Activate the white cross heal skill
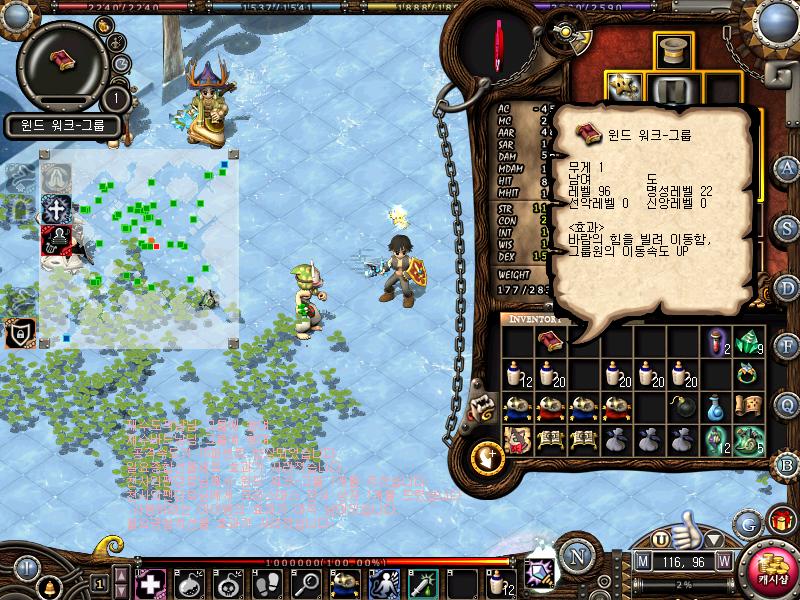The image size is (800, 600). pyautogui.click(x=150, y=582)
